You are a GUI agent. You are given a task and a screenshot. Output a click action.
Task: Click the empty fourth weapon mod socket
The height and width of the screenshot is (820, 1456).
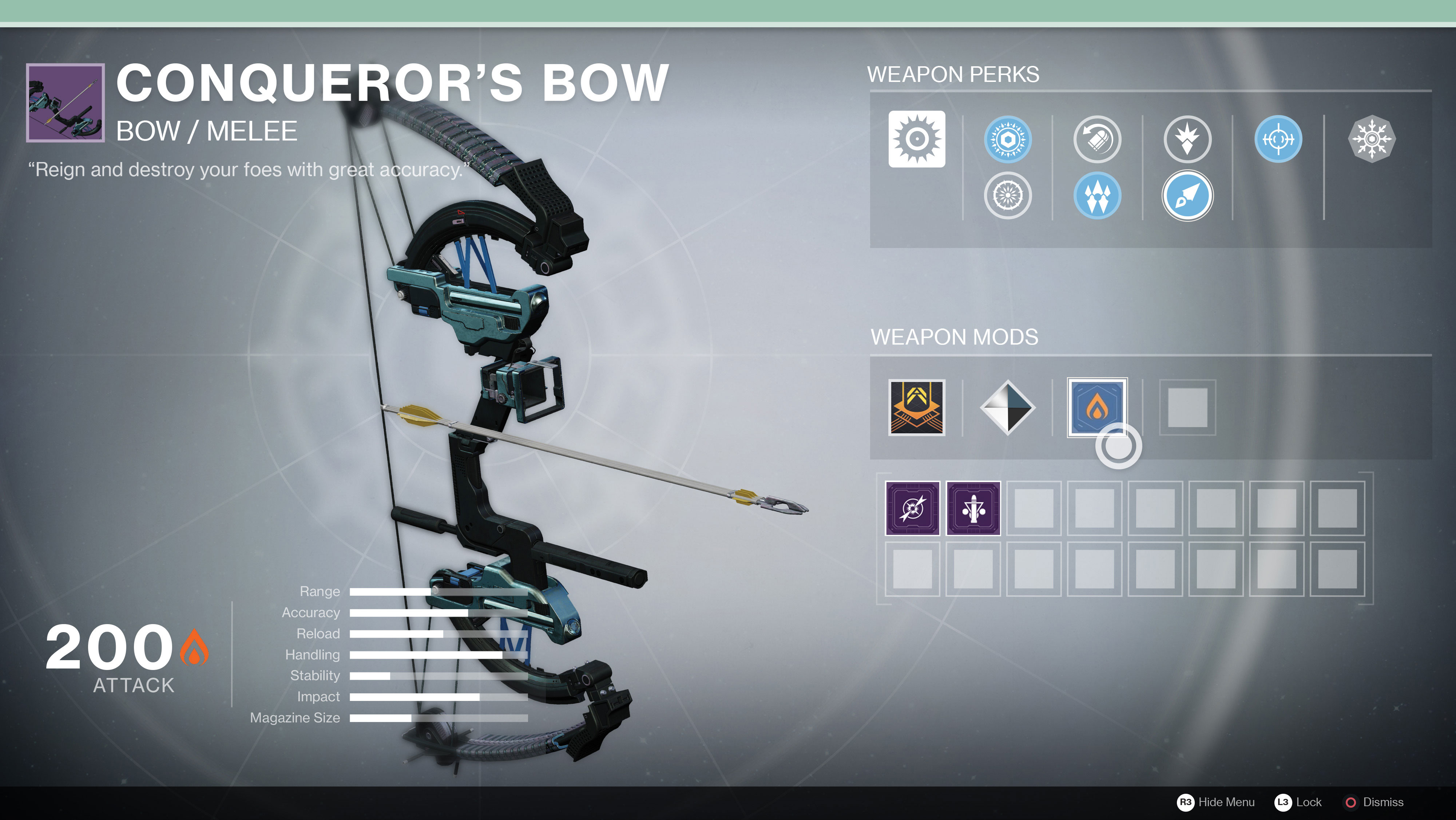(1187, 407)
